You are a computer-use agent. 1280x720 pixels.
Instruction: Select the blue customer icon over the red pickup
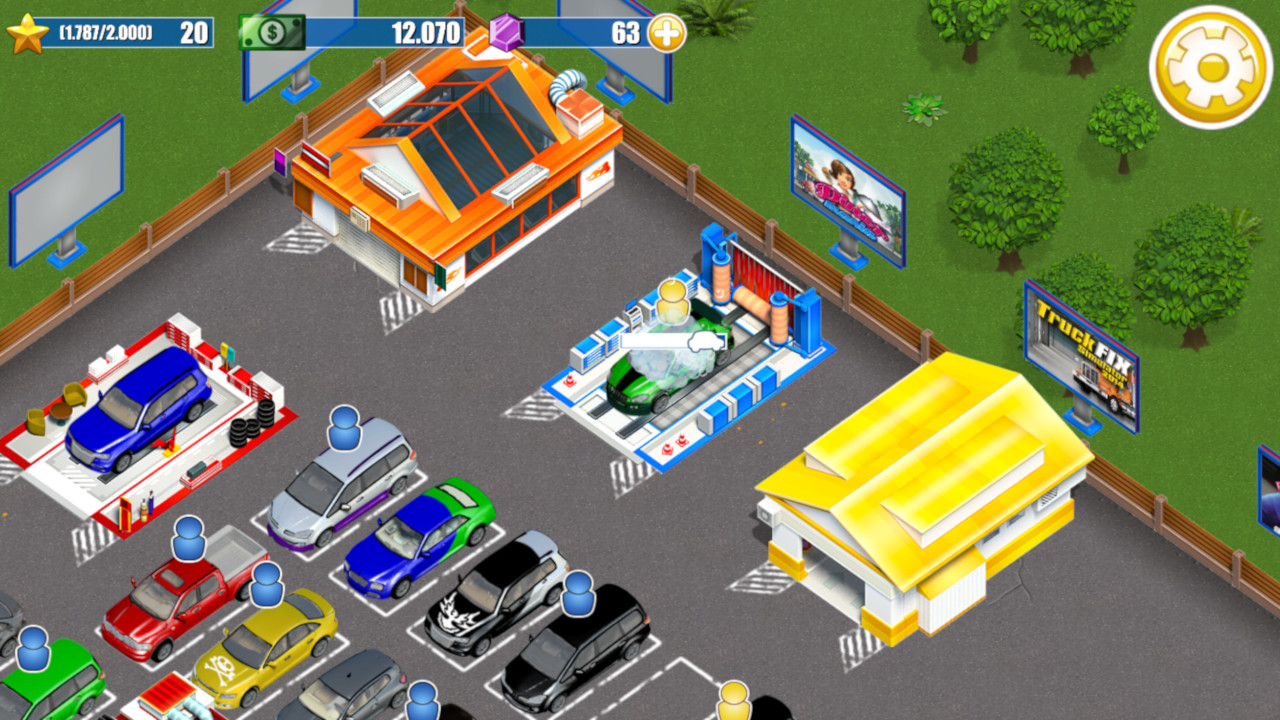pyautogui.click(x=189, y=540)
